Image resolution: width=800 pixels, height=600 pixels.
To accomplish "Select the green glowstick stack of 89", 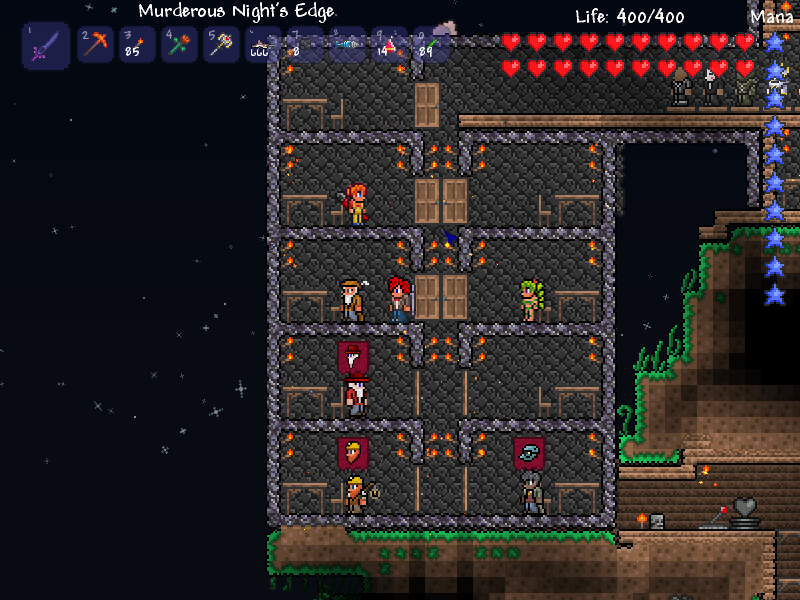I will [x=432, y=44].
